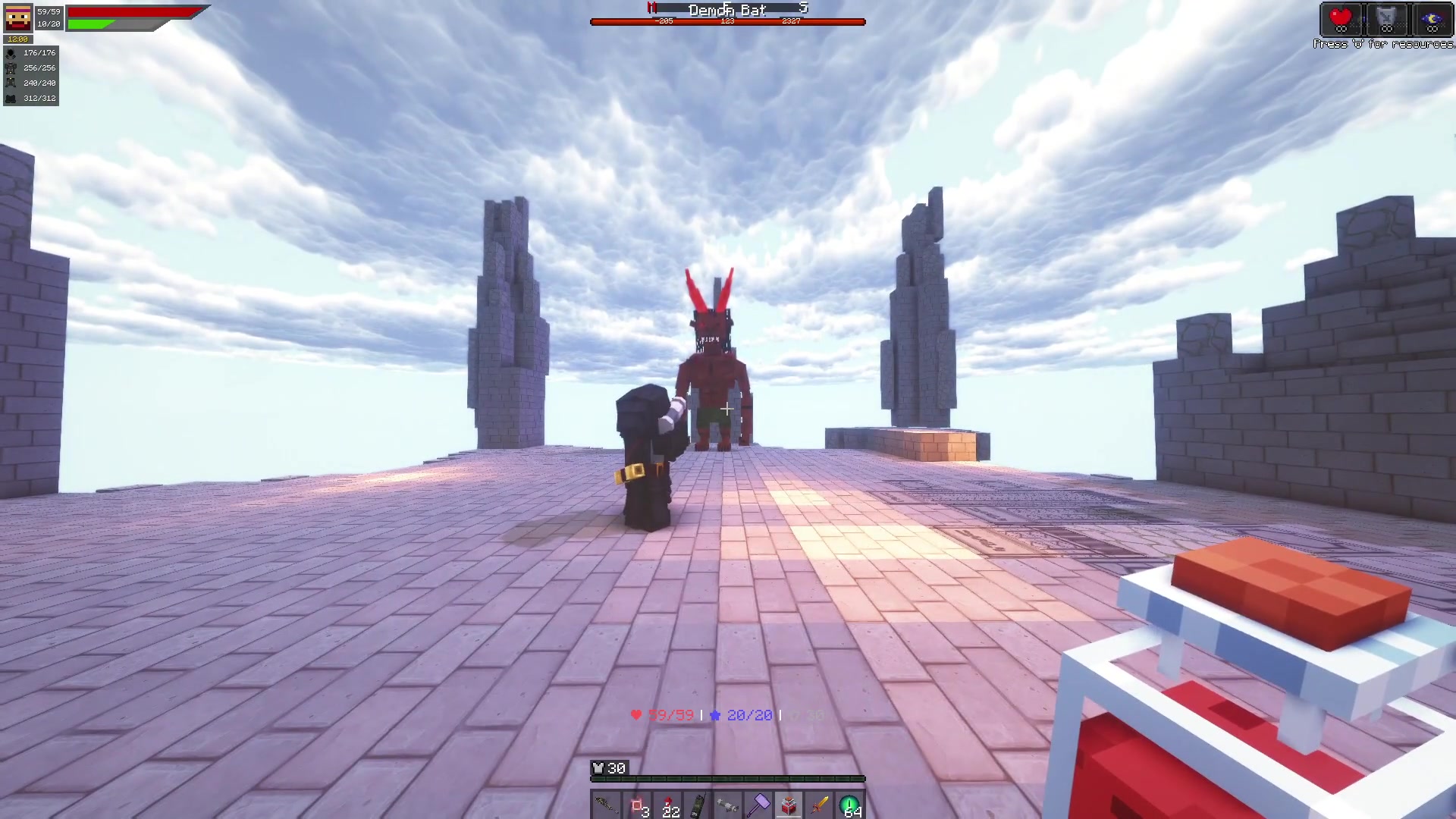The image size is (1456, 819).
Task: Select the spiked club hotbar slot
Action: click(606, 805)
